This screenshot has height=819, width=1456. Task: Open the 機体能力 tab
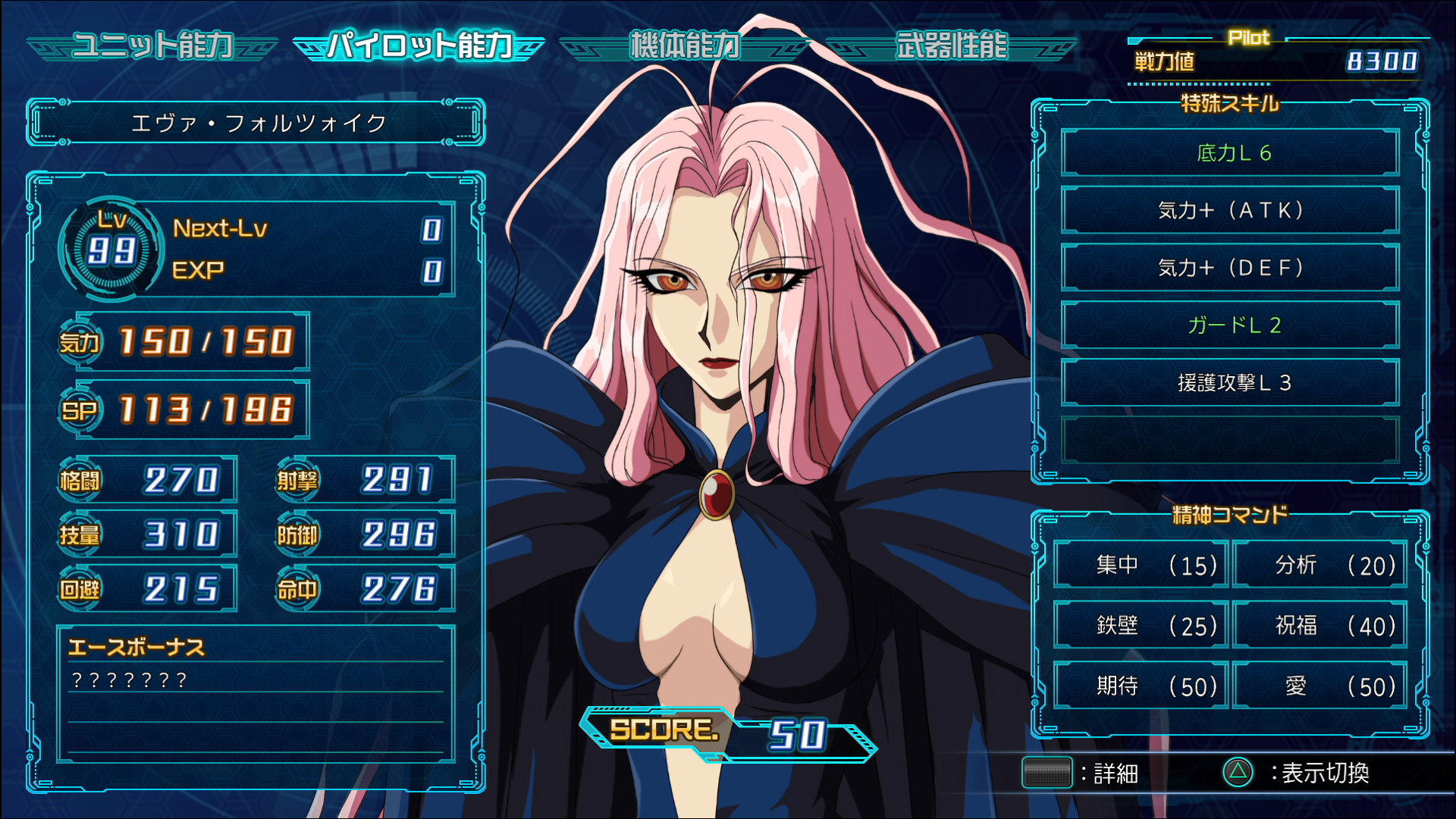point(684,46)
